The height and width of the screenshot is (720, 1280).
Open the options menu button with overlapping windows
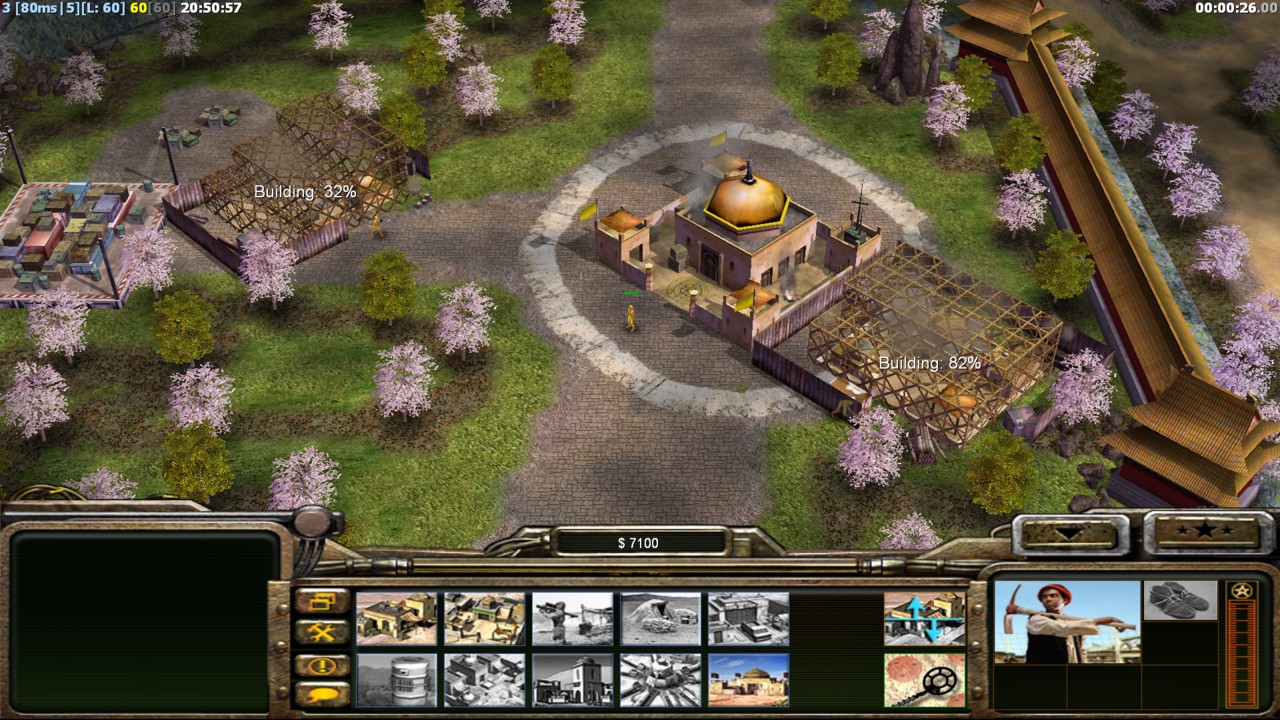pos(322,602)
